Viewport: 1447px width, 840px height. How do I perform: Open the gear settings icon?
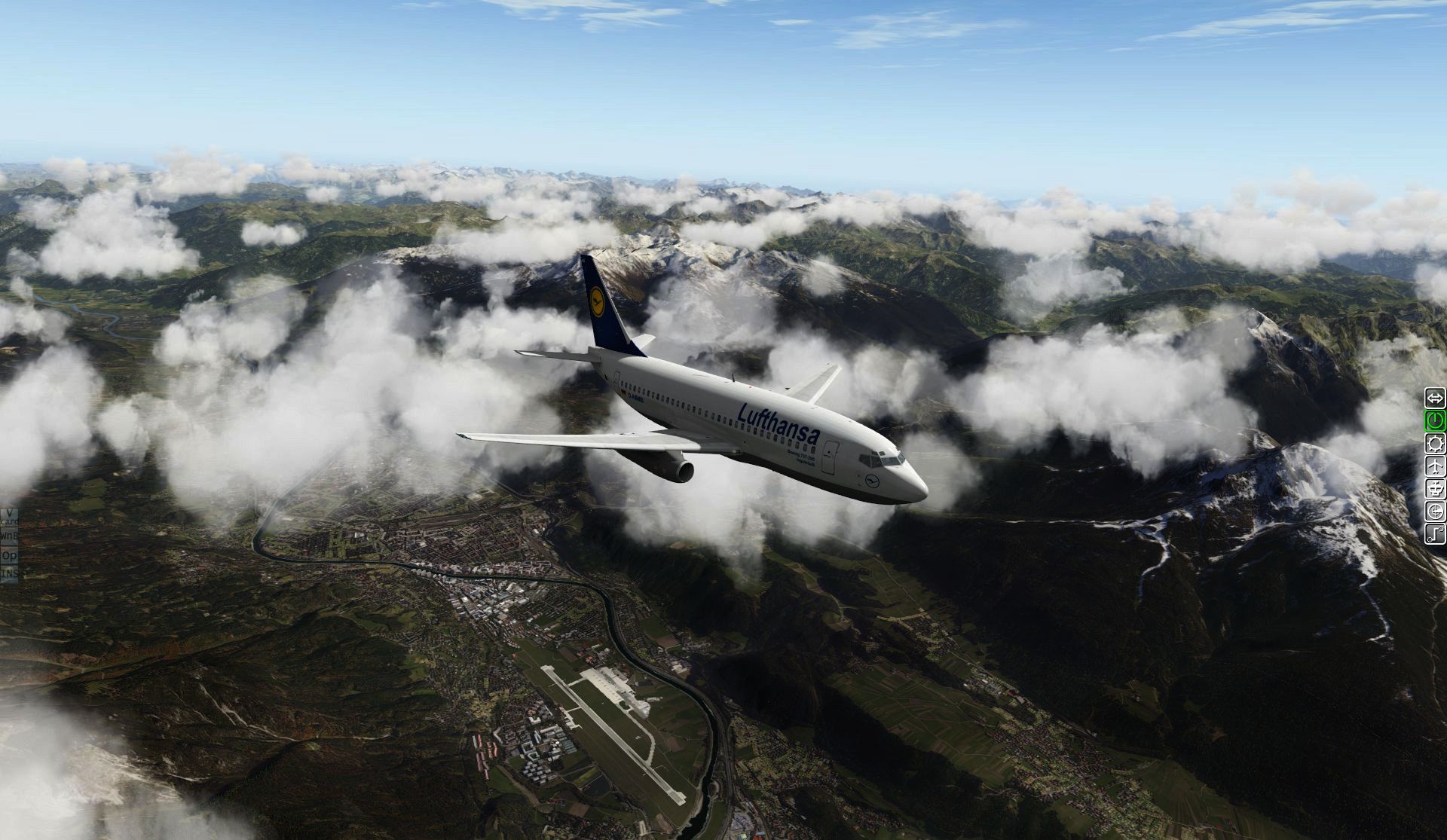tap(1435, 443)
